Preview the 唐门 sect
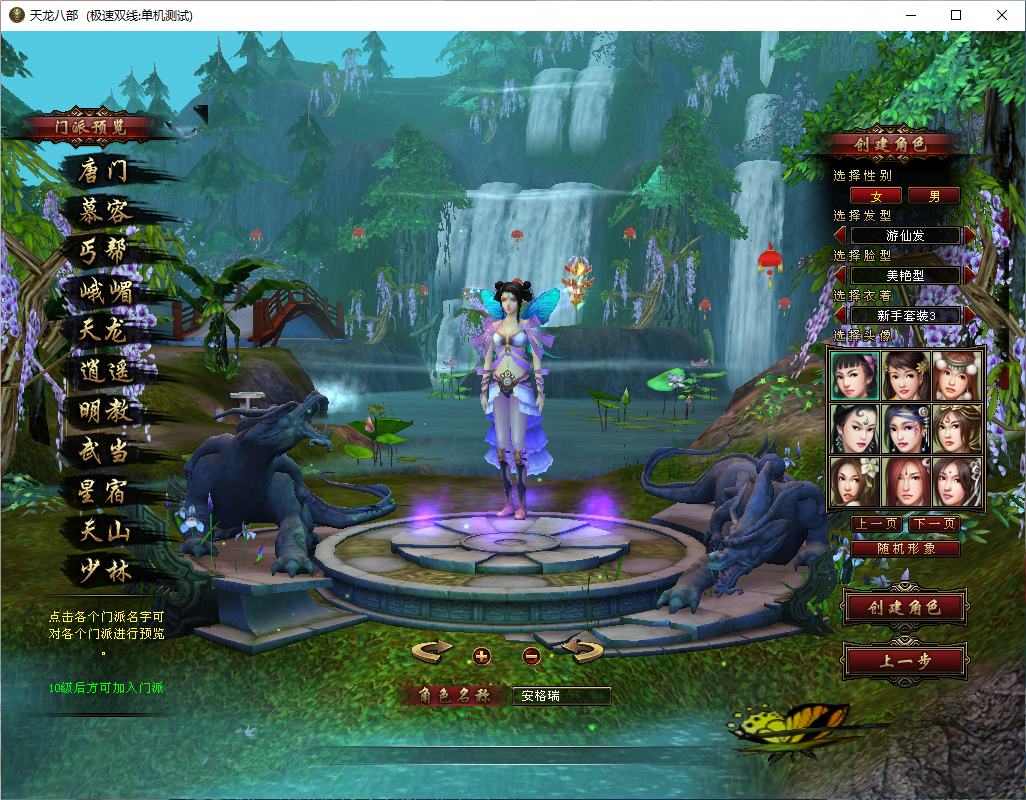 tap(104, 171)
